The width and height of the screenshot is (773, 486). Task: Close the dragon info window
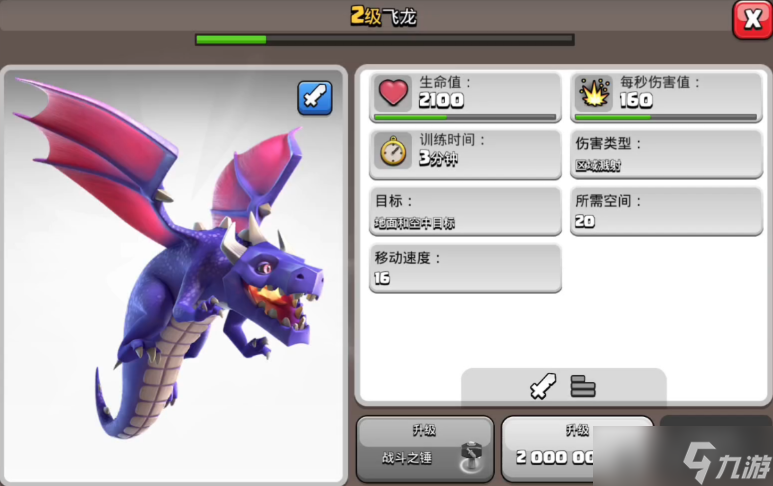point(752,19)
